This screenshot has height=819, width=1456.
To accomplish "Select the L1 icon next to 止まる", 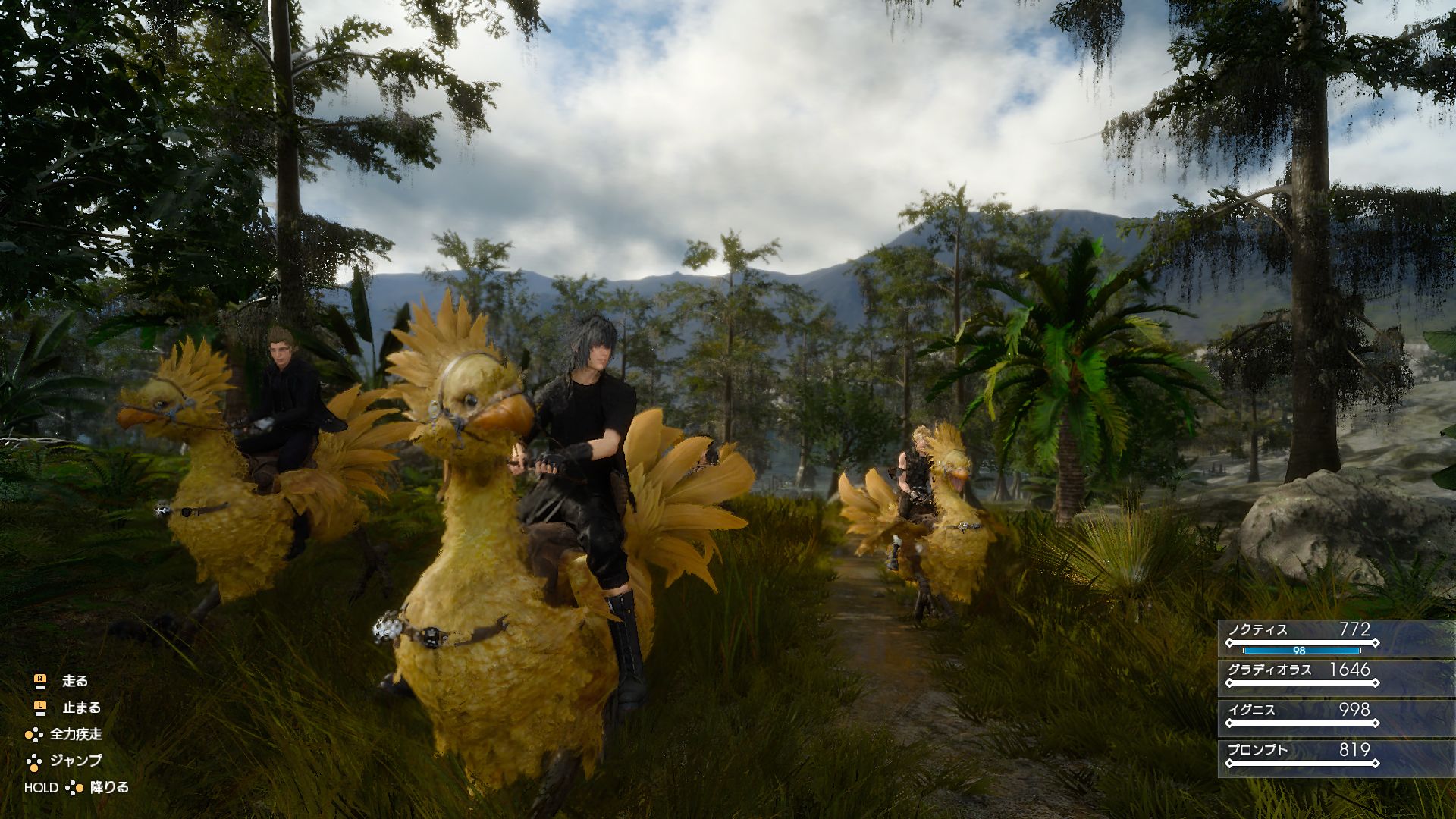I will 39,707.
